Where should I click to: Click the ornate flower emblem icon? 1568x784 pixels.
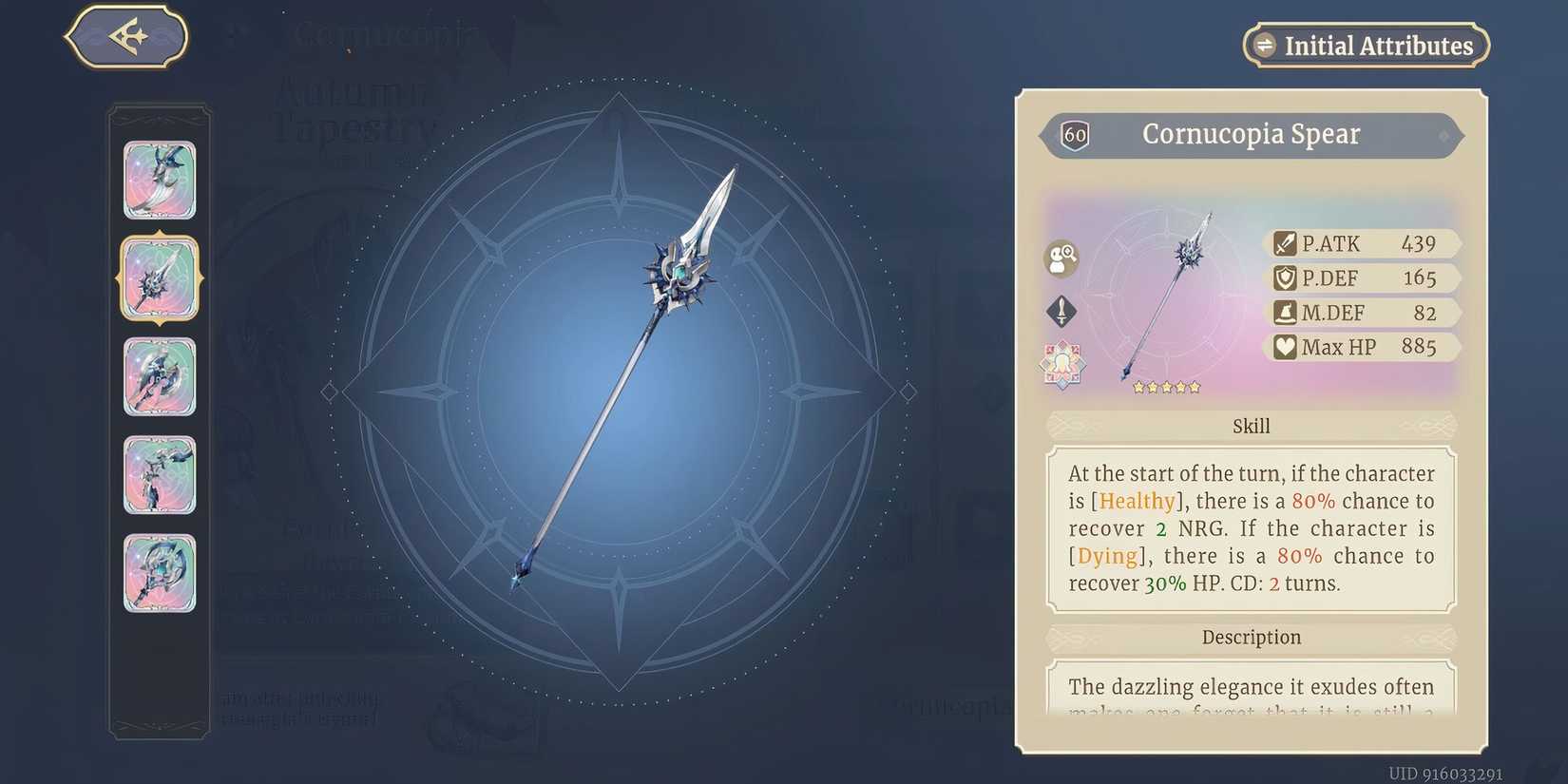point(1061,362)
